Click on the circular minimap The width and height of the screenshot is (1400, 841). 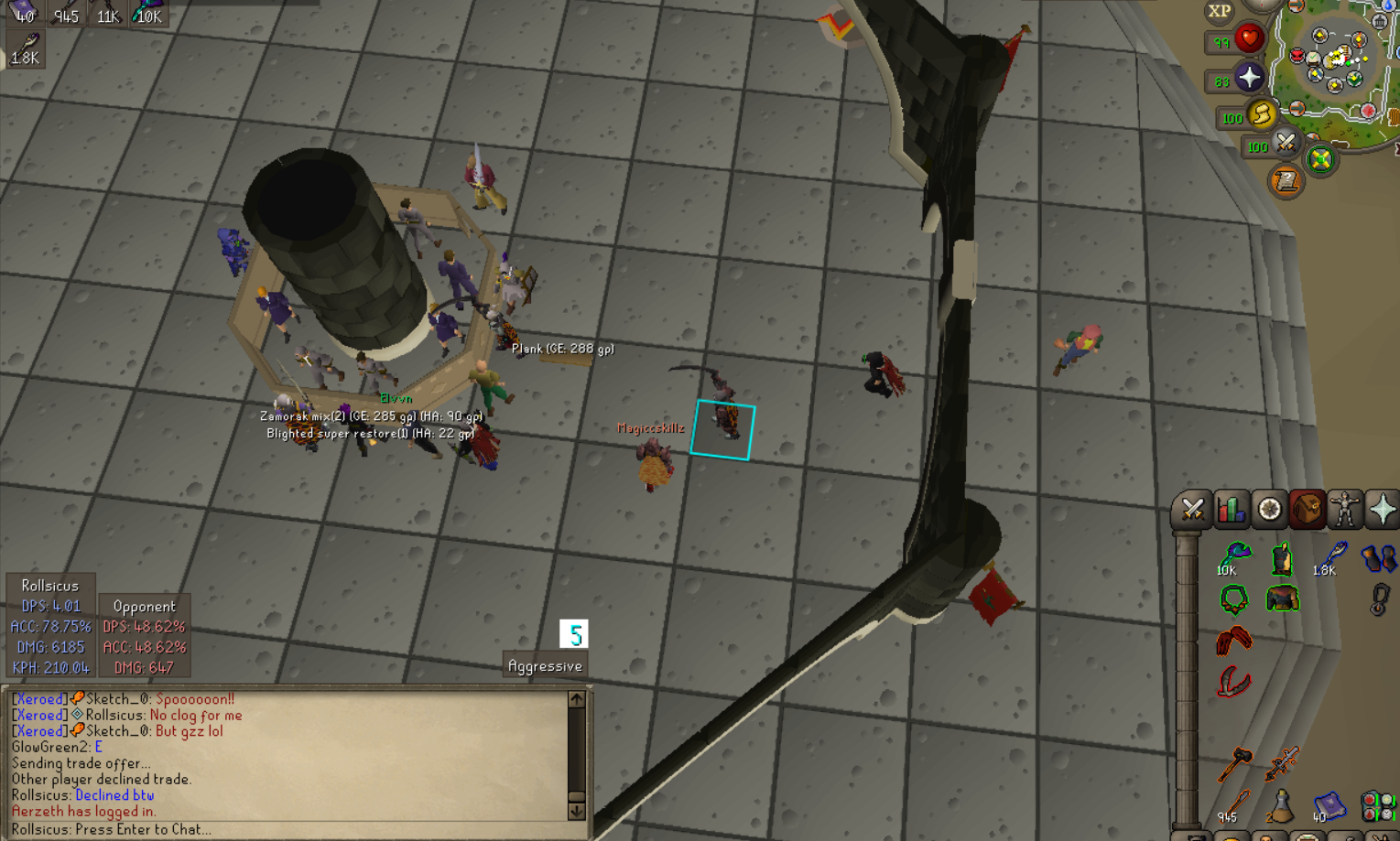[1337, 69]
